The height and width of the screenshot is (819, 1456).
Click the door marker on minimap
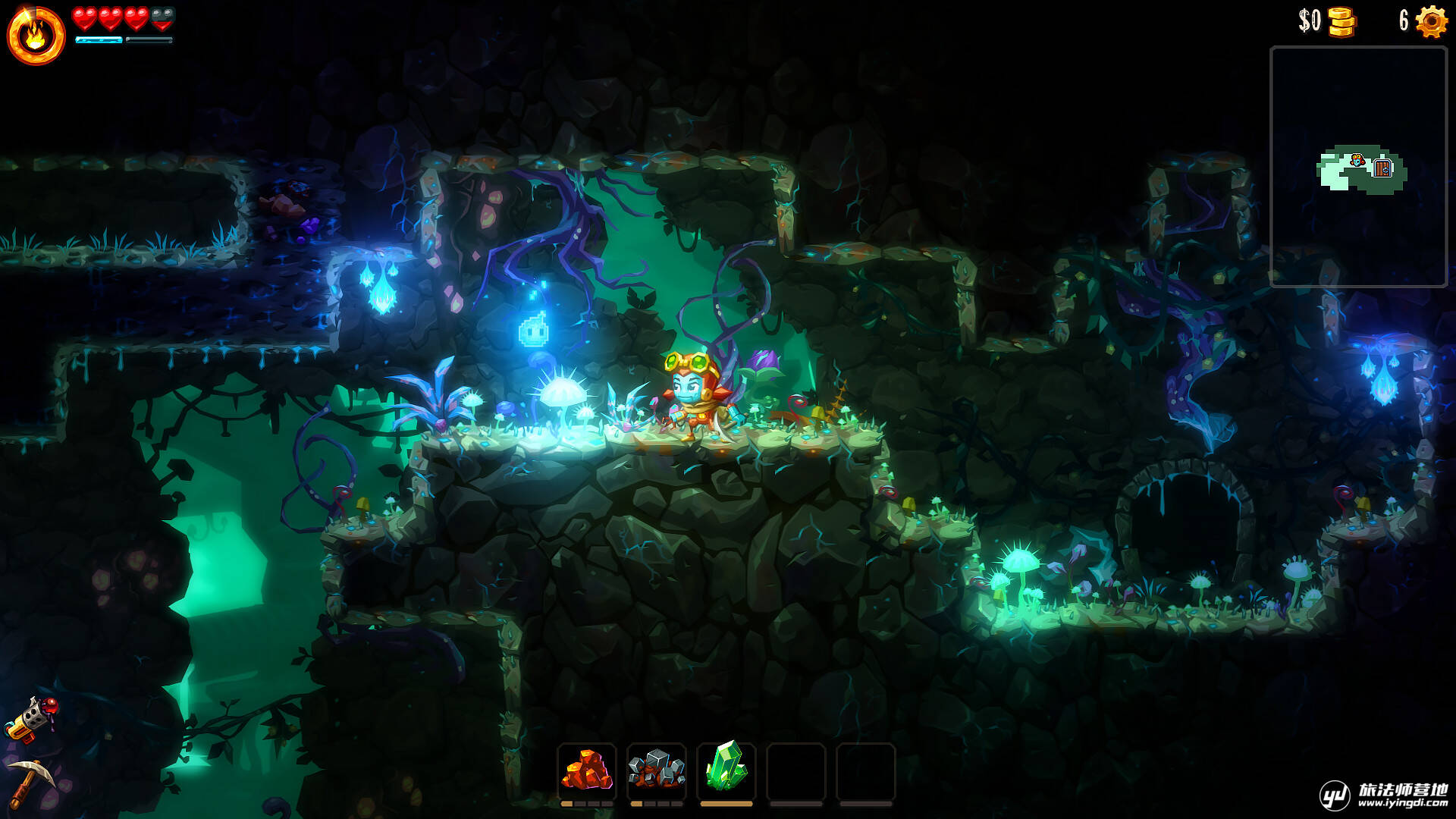coord(1382,168)
